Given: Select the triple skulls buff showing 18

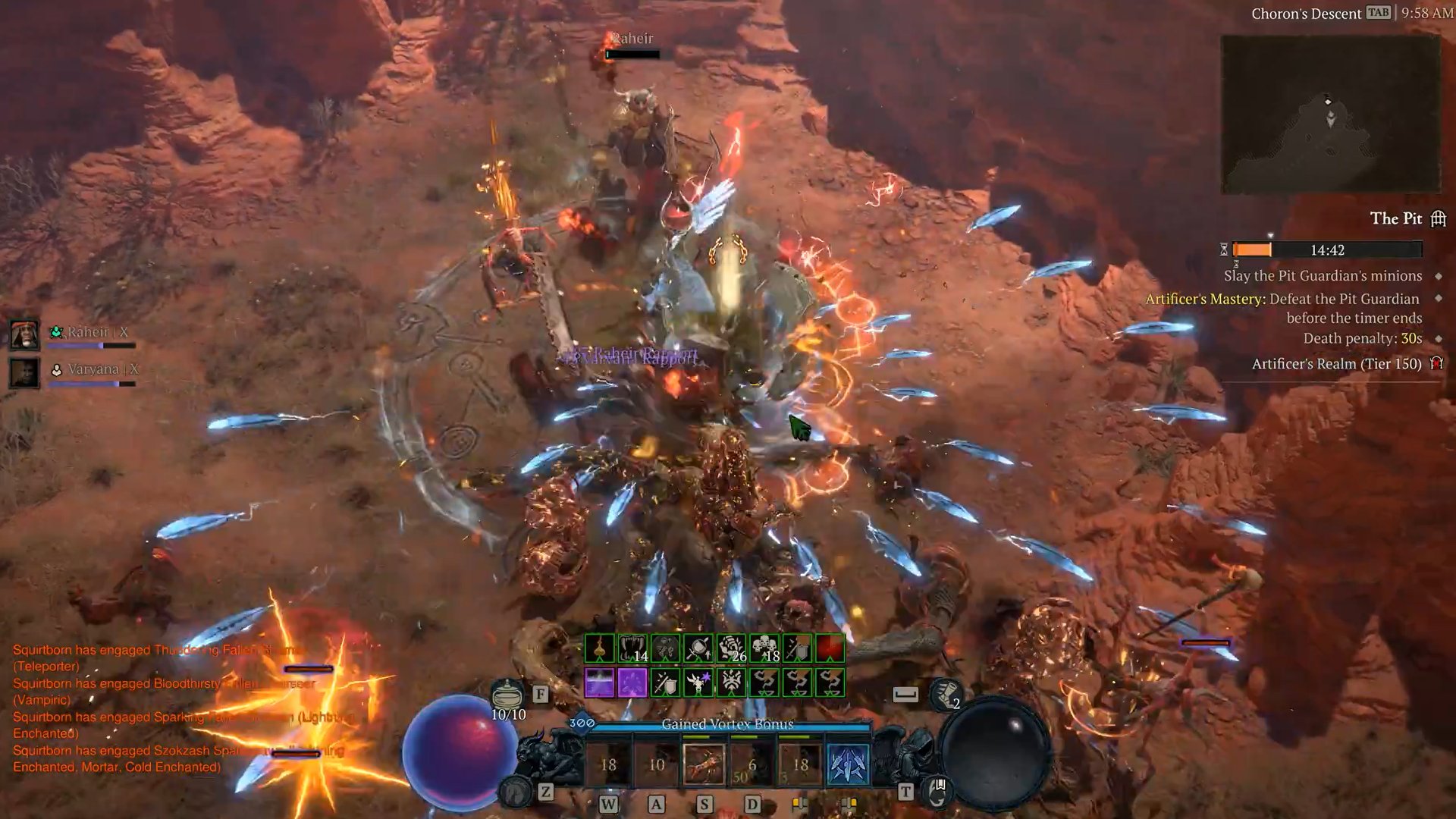Looking at the screenshot, I should [764, 649].
